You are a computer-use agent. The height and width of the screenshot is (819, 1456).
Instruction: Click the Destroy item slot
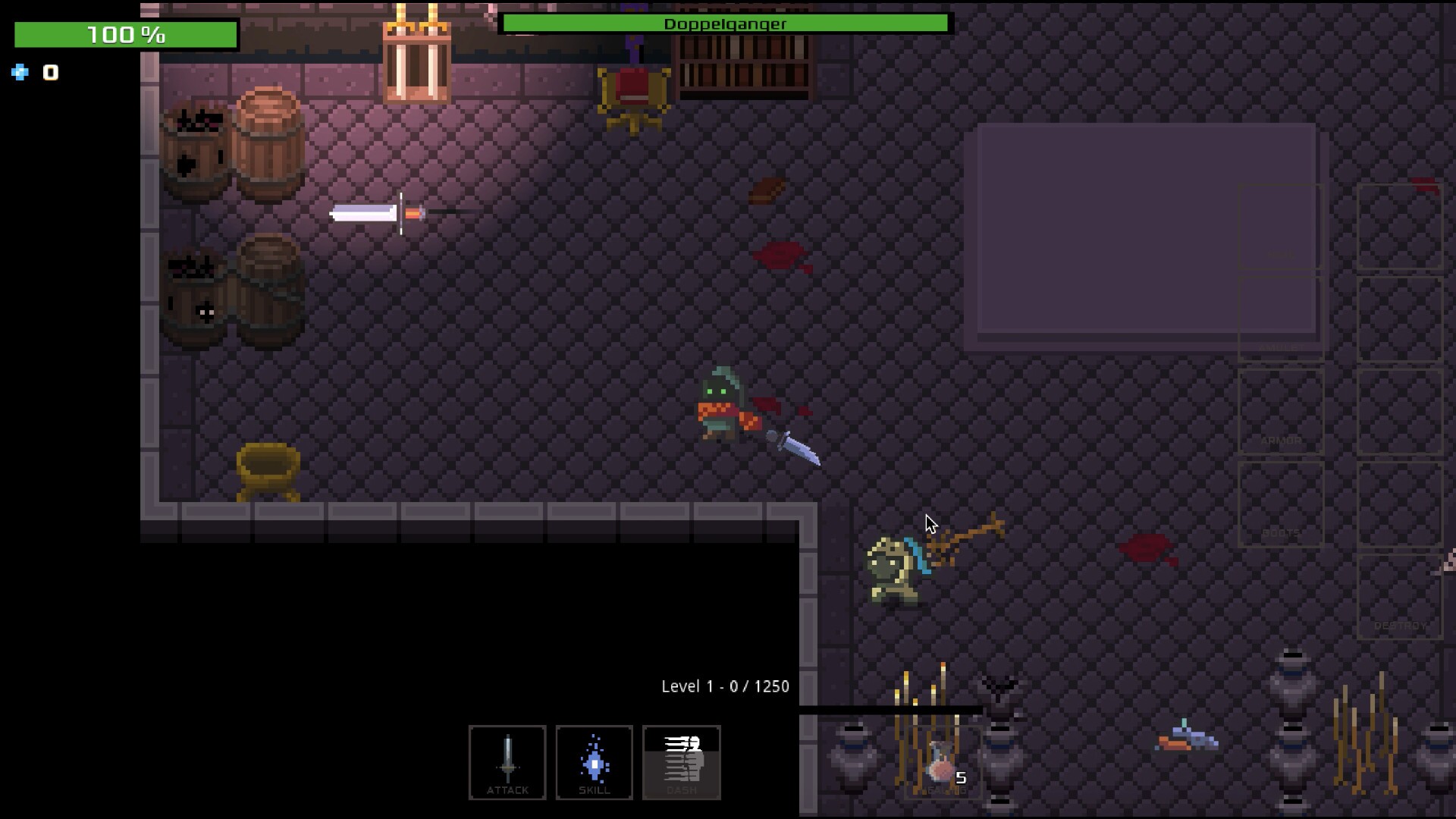tap(1399, 597)
